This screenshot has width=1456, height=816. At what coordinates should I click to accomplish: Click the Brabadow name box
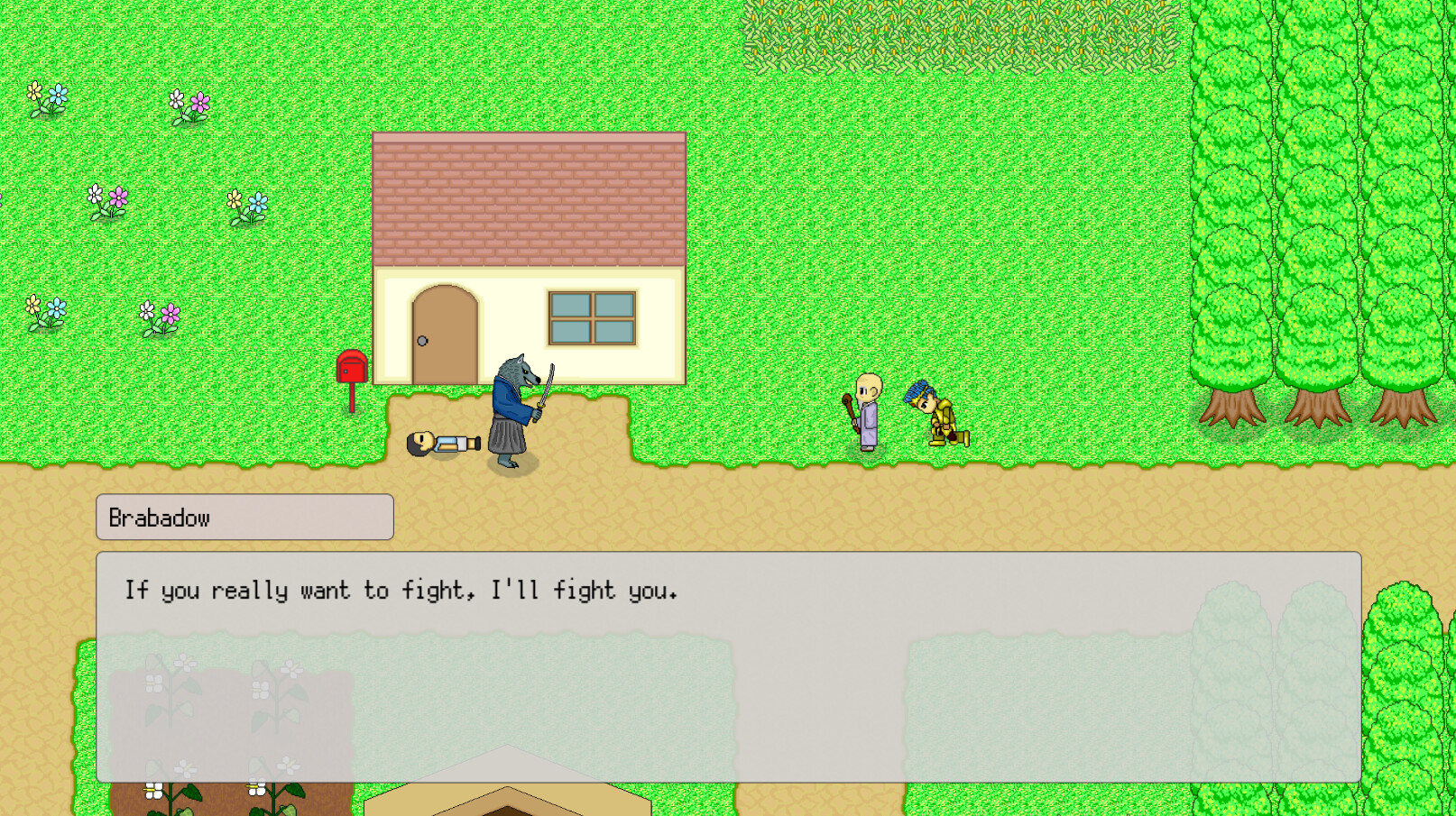244,517
